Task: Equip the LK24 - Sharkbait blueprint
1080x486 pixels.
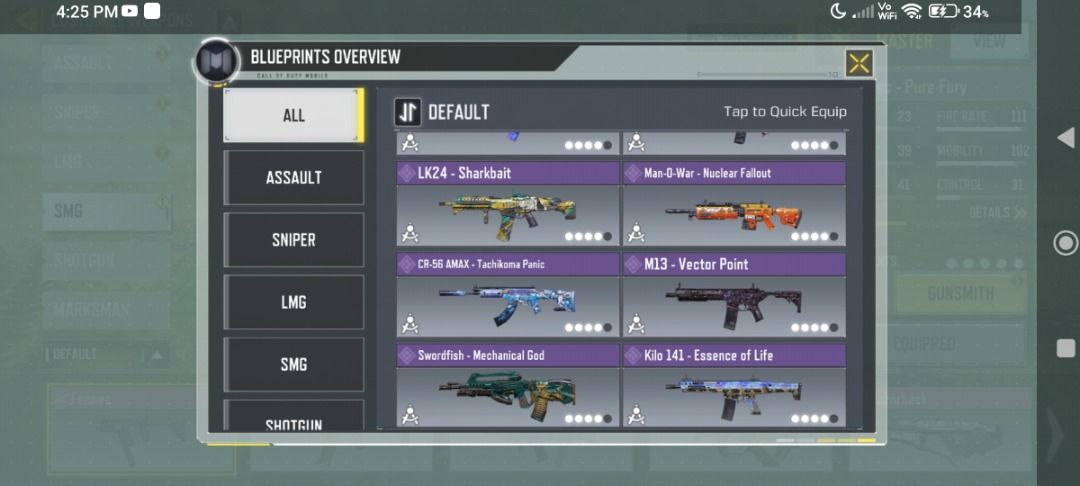Action: point(508,206)
